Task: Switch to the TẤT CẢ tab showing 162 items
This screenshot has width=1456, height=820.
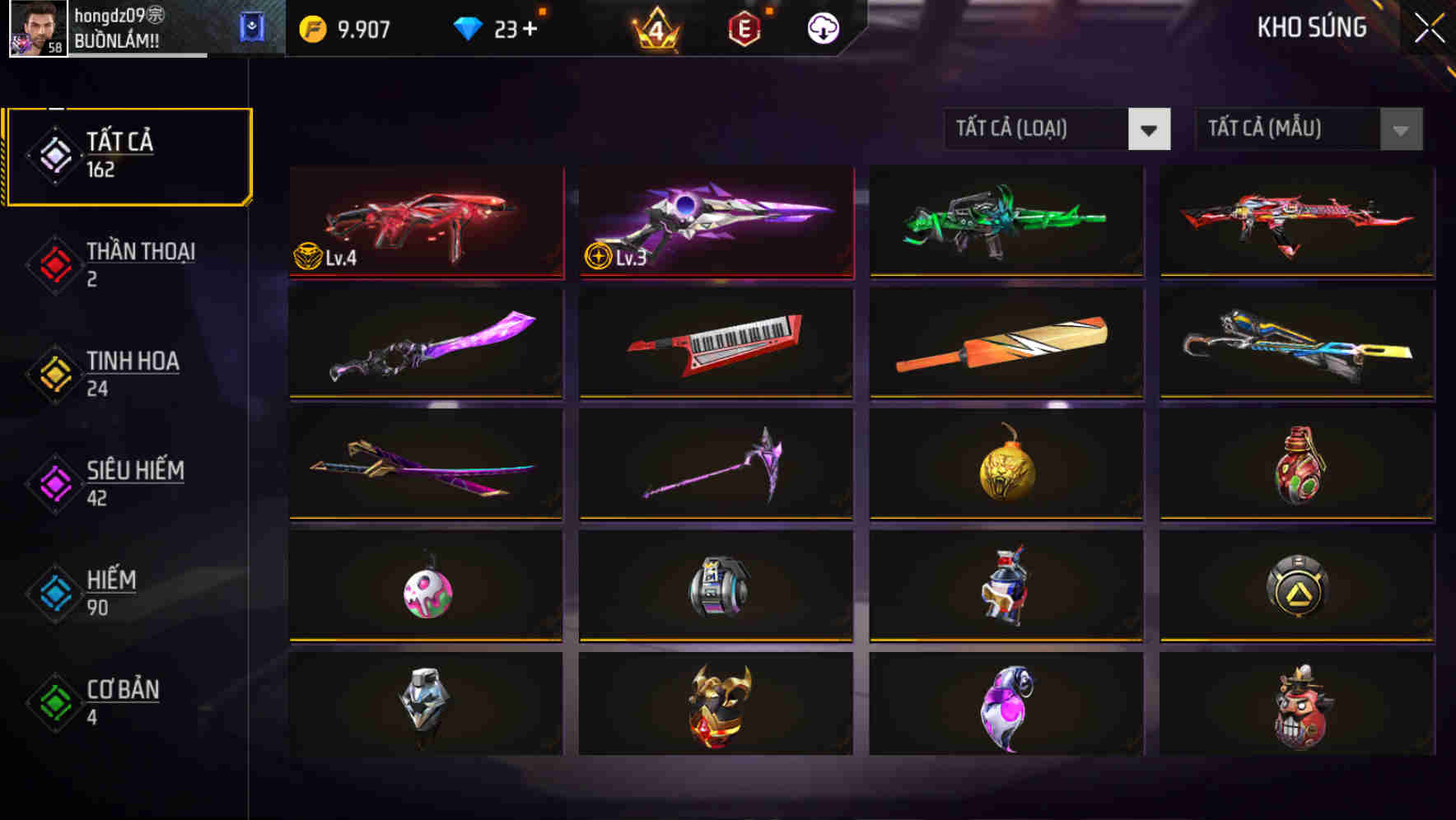Action: pyautogui.click(x=128, y=155)
